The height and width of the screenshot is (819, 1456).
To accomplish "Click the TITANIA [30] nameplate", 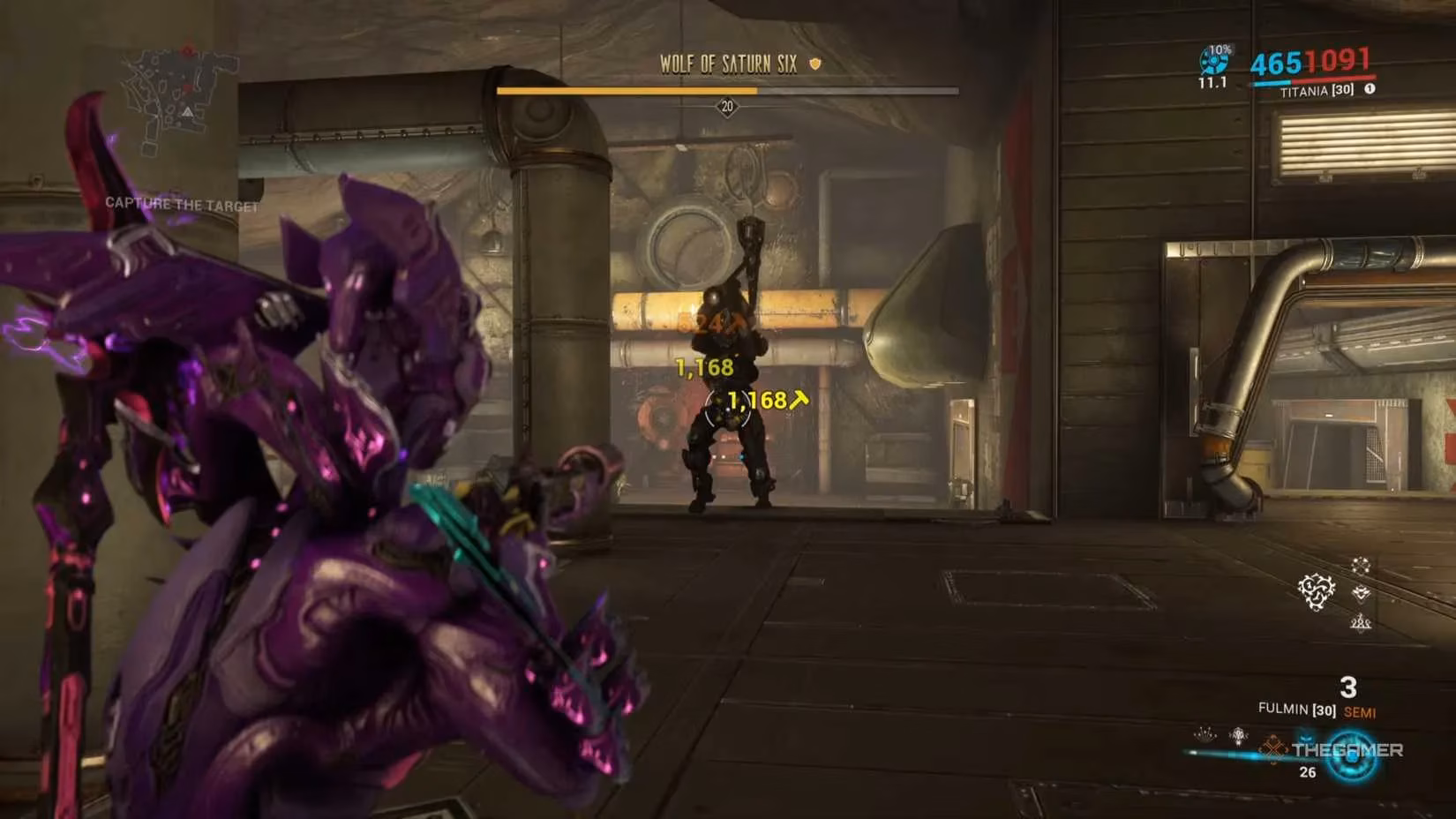I will coord(1317,91).
